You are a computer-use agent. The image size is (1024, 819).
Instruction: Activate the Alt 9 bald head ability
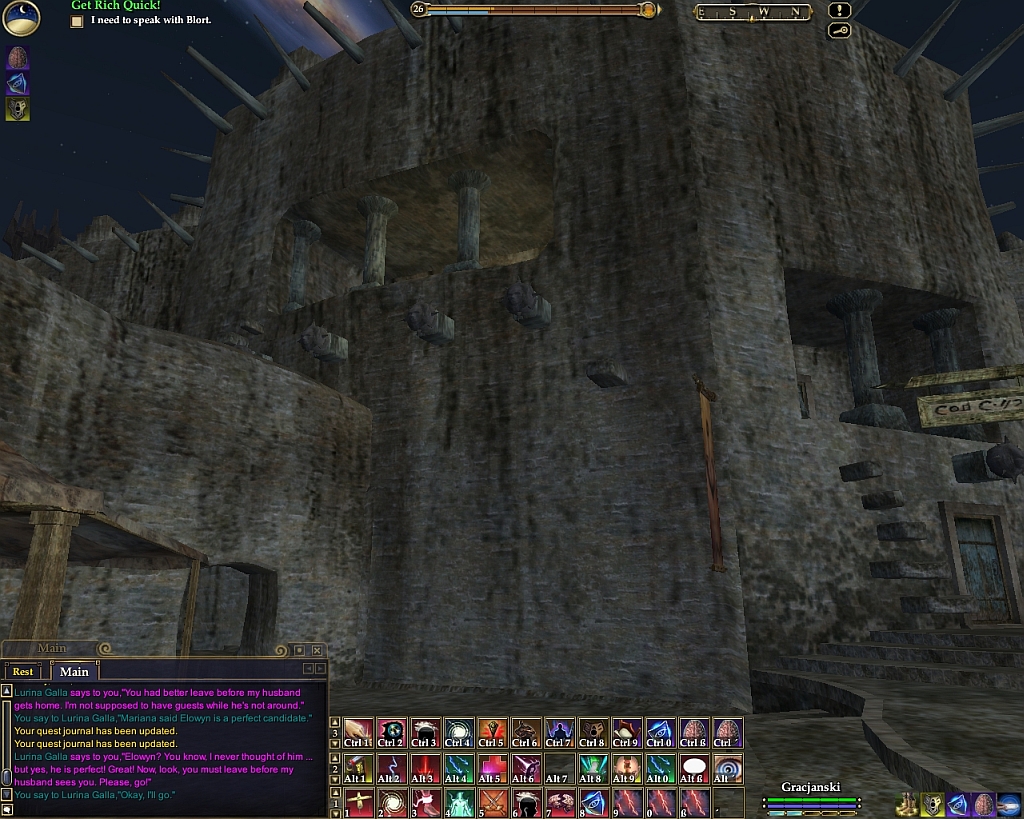(x=627, y=768)
